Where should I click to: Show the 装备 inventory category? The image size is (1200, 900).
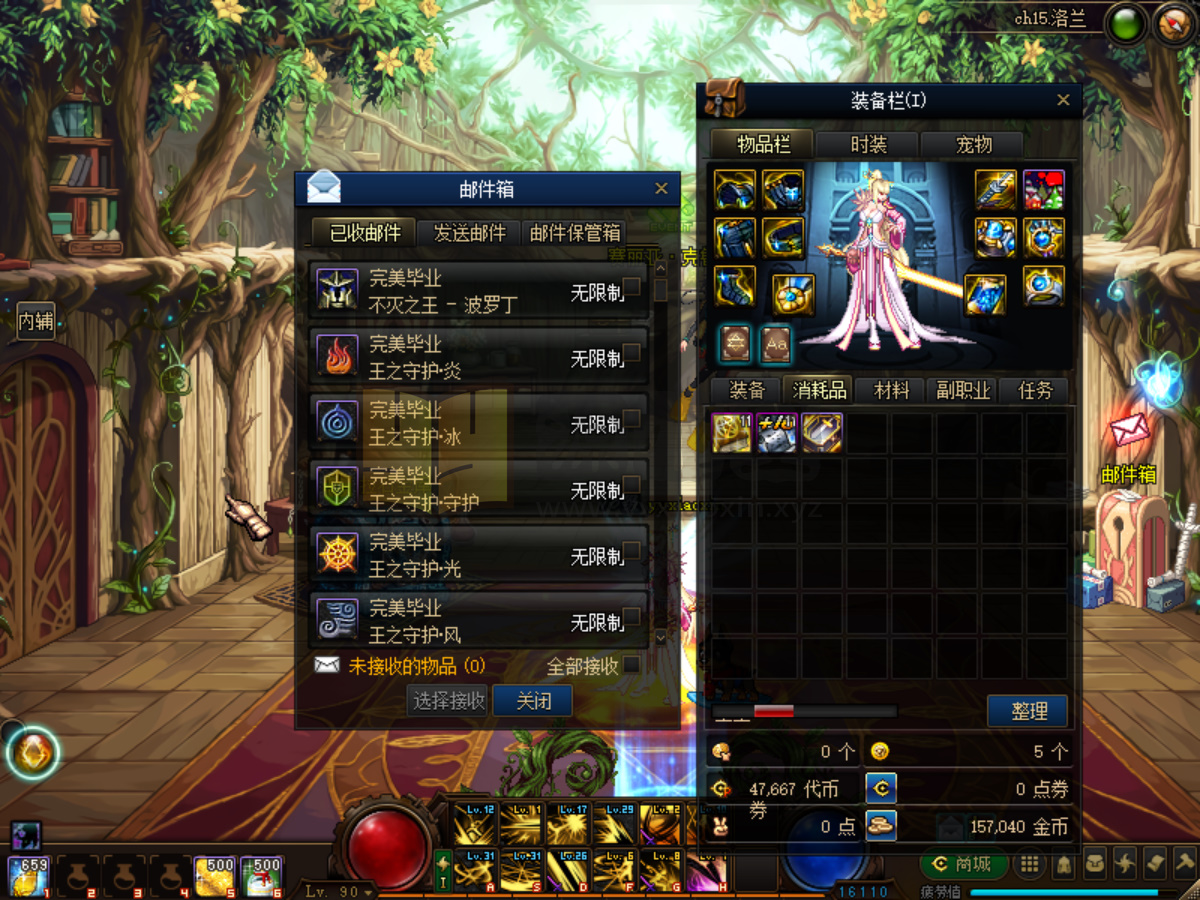click(x=747, y=390)
